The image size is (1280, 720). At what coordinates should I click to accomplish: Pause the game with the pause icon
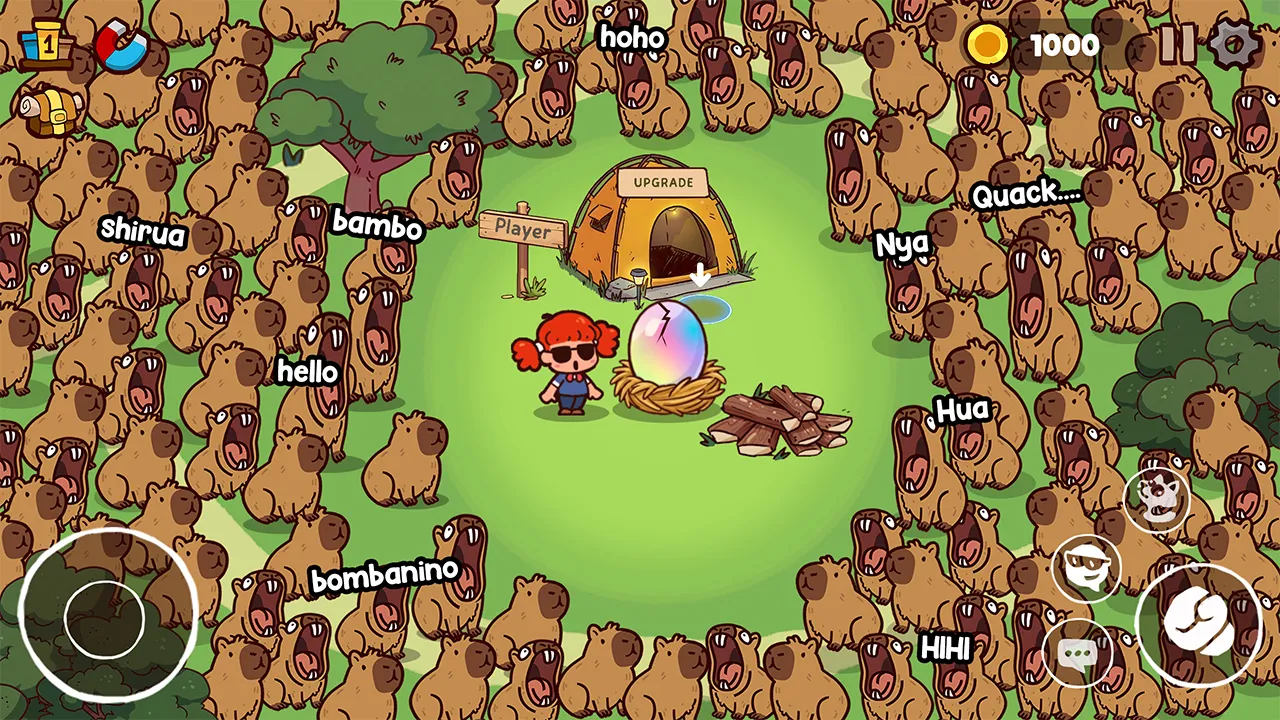[x=1178, y=43]
